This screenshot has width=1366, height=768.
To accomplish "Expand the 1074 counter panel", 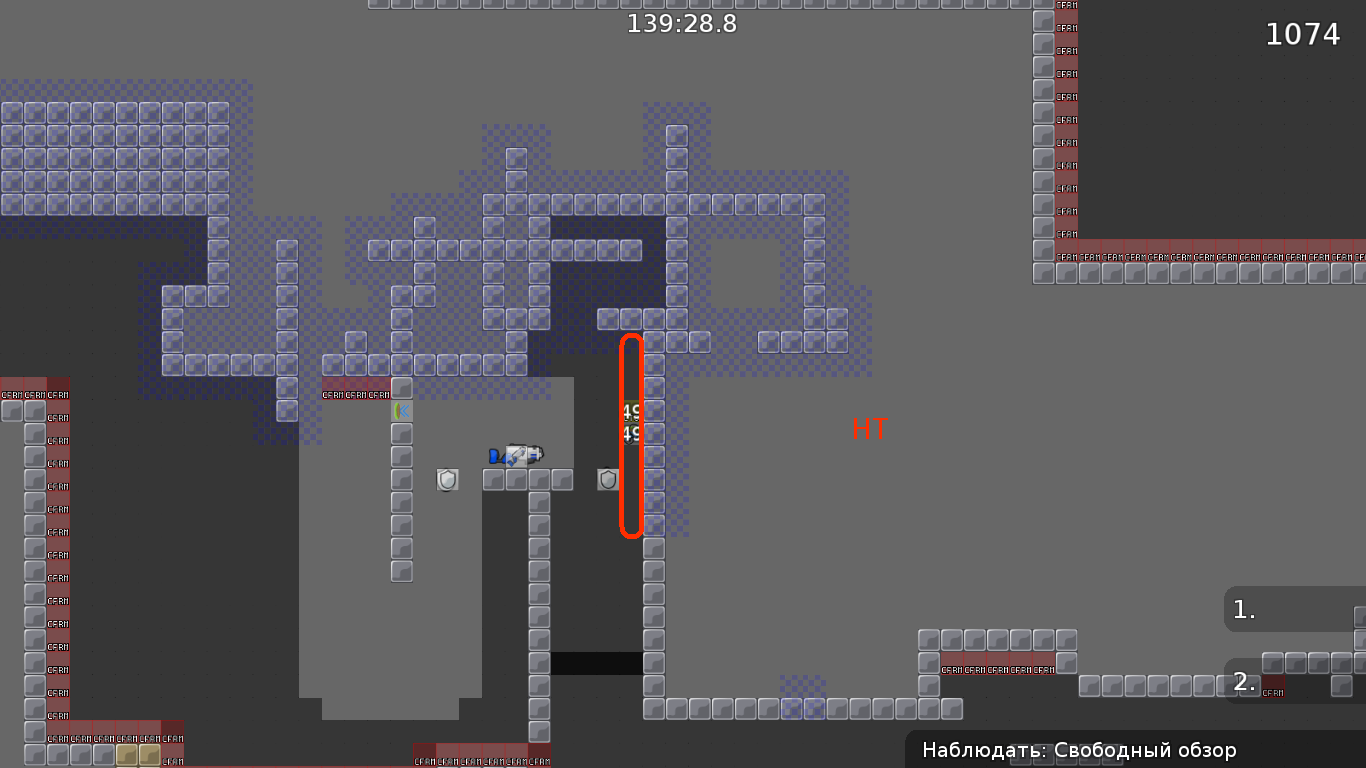I will (x=1302, y=34).
